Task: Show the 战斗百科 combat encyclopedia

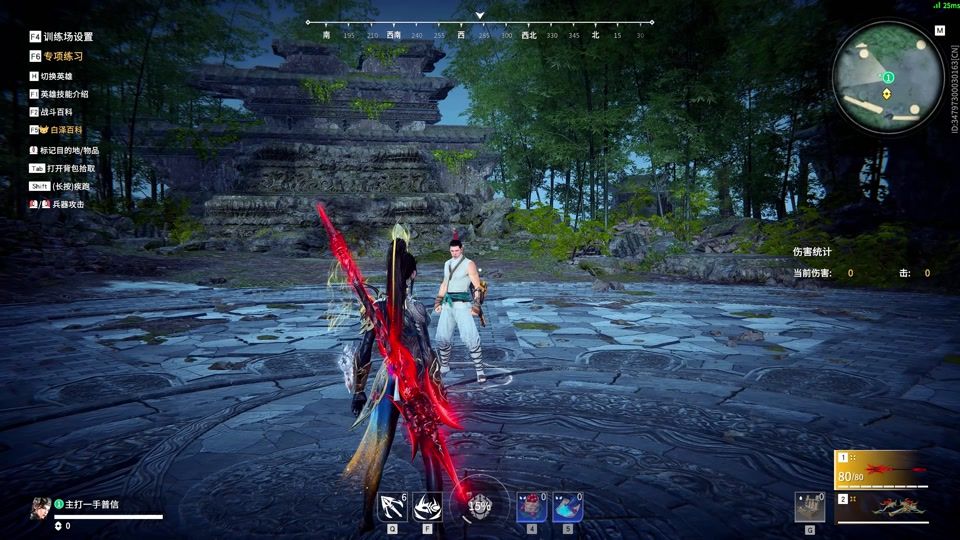Action: click(x=56, y=112)
